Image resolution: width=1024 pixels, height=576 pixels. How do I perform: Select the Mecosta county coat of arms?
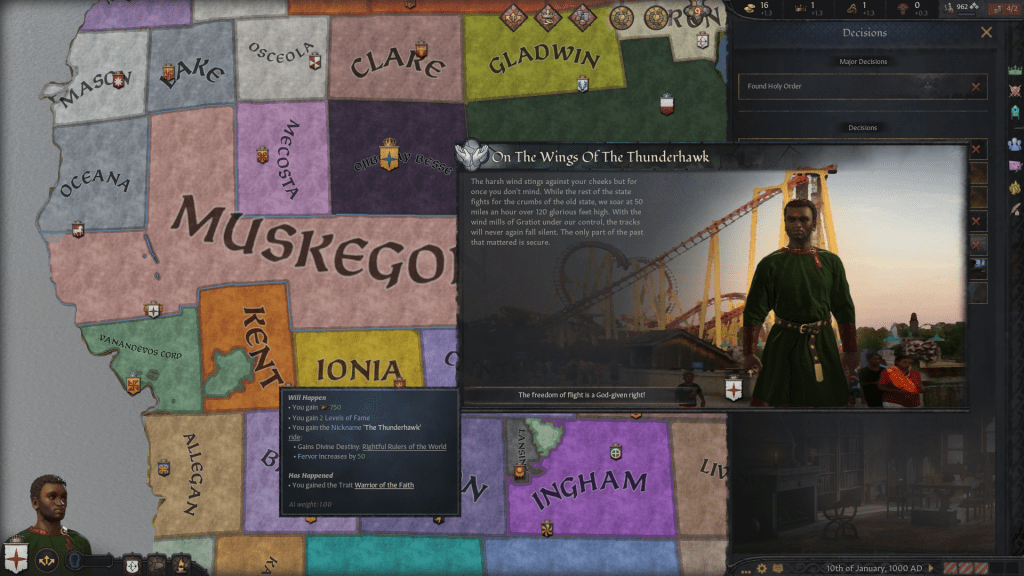263,155
